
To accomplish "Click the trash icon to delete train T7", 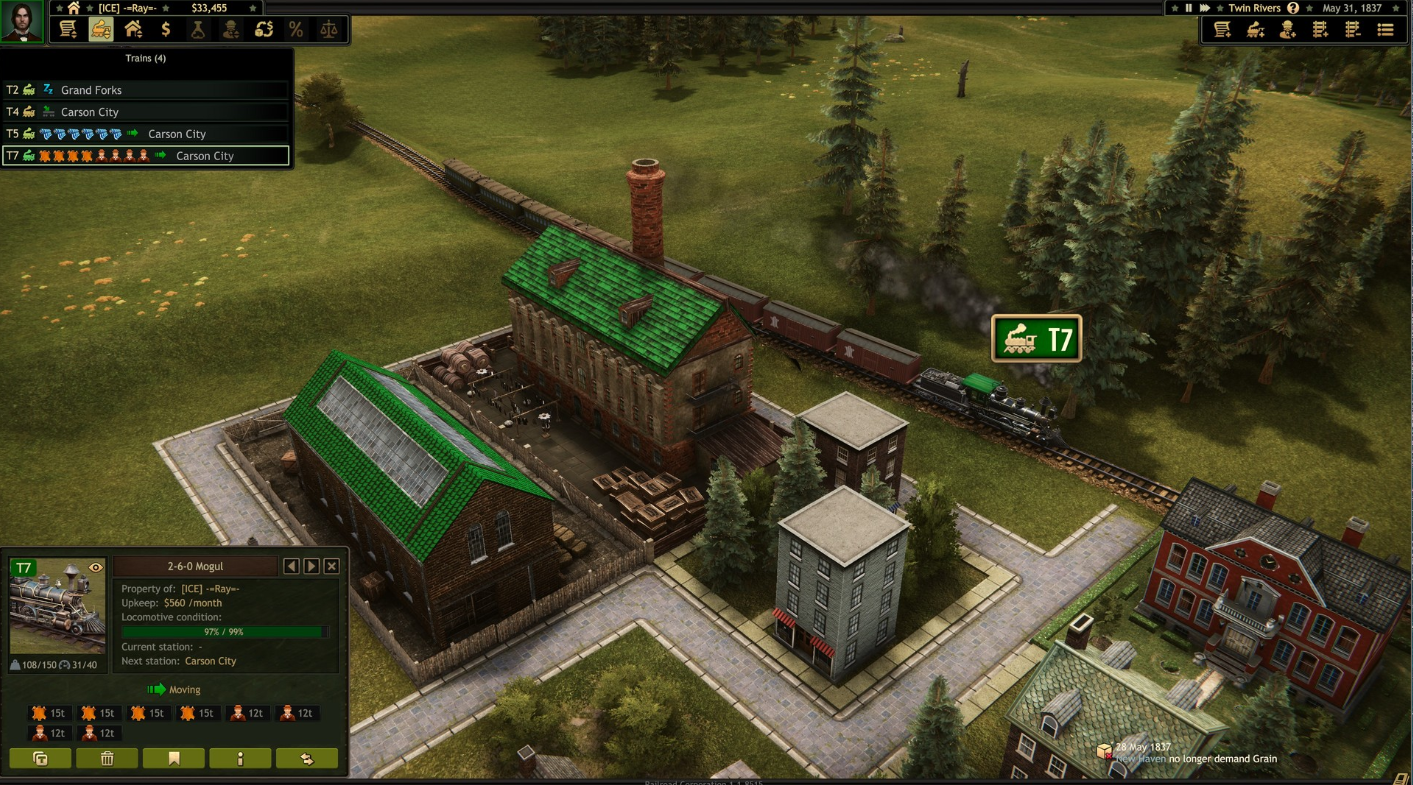I will click(x=106, y=758).
